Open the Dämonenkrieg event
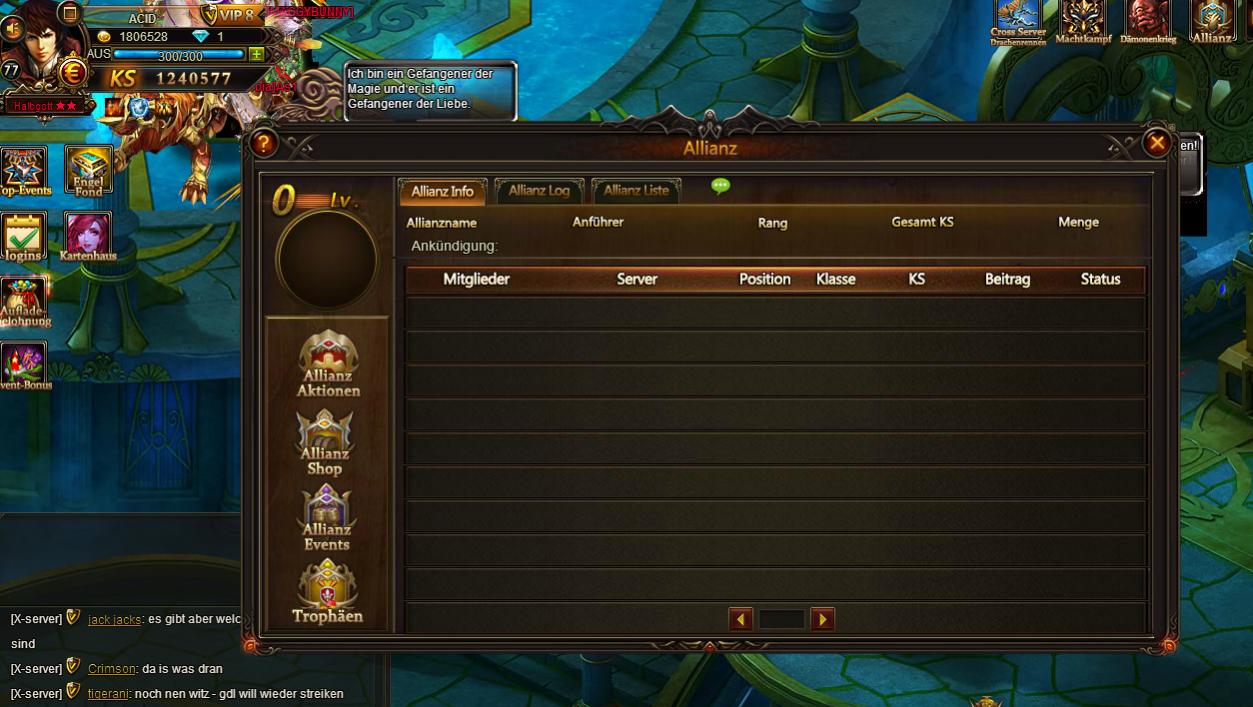The image size is (1253, 707). coord(1148,22)
